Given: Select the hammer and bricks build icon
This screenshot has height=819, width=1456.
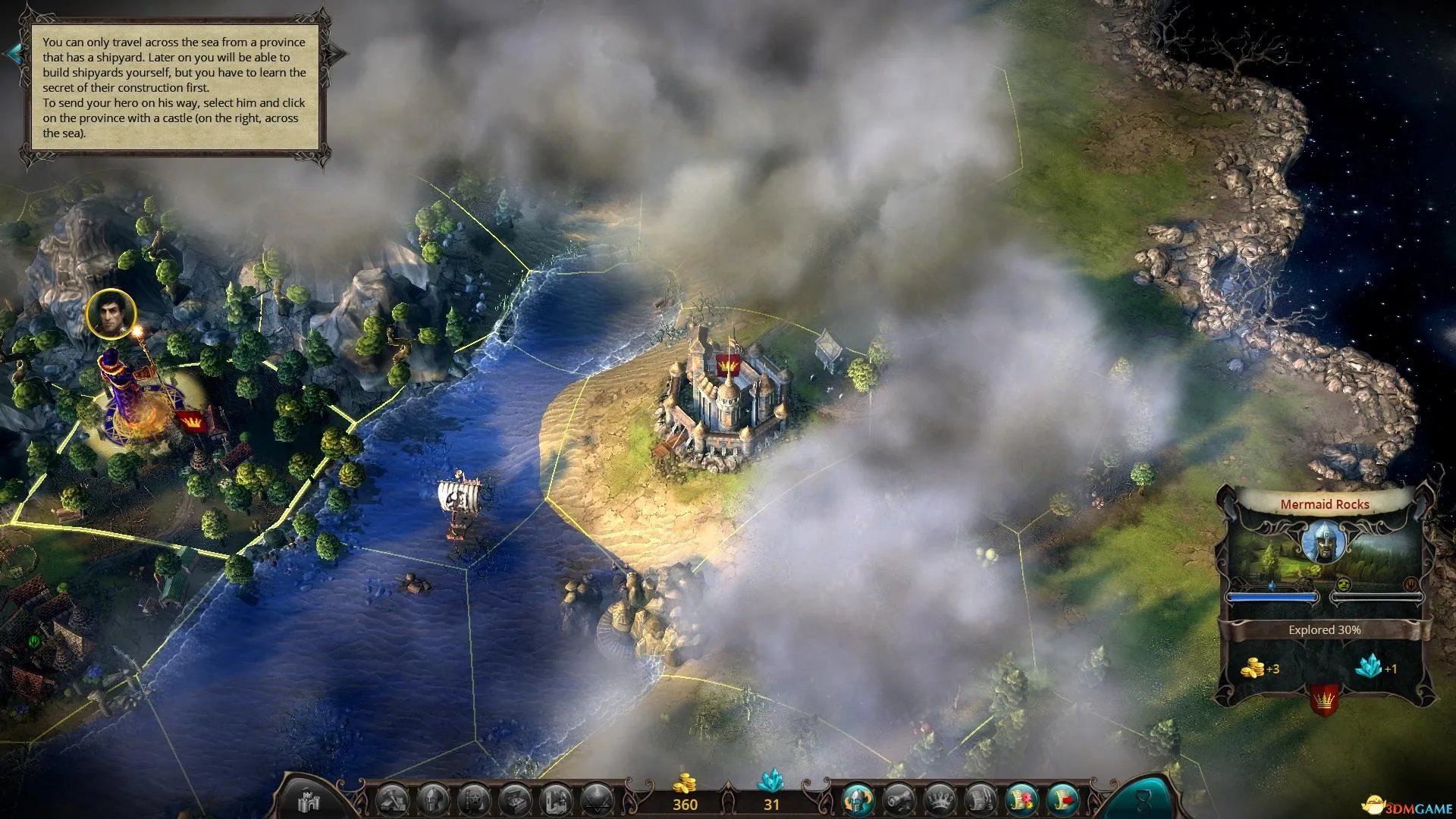Looking at the screenshot, I should click(394, 799).
